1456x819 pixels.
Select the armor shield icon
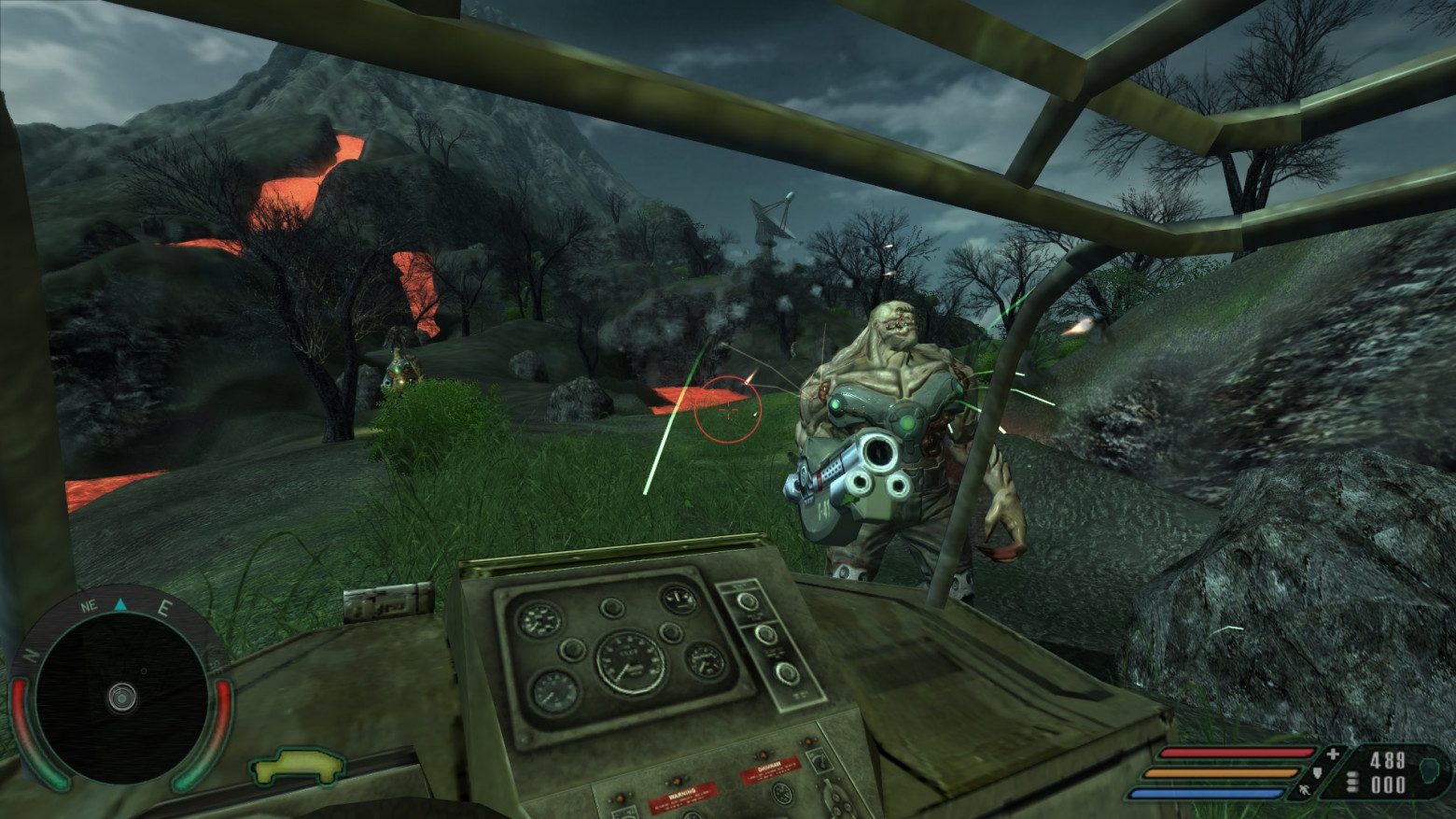[x=1318, y=772]
